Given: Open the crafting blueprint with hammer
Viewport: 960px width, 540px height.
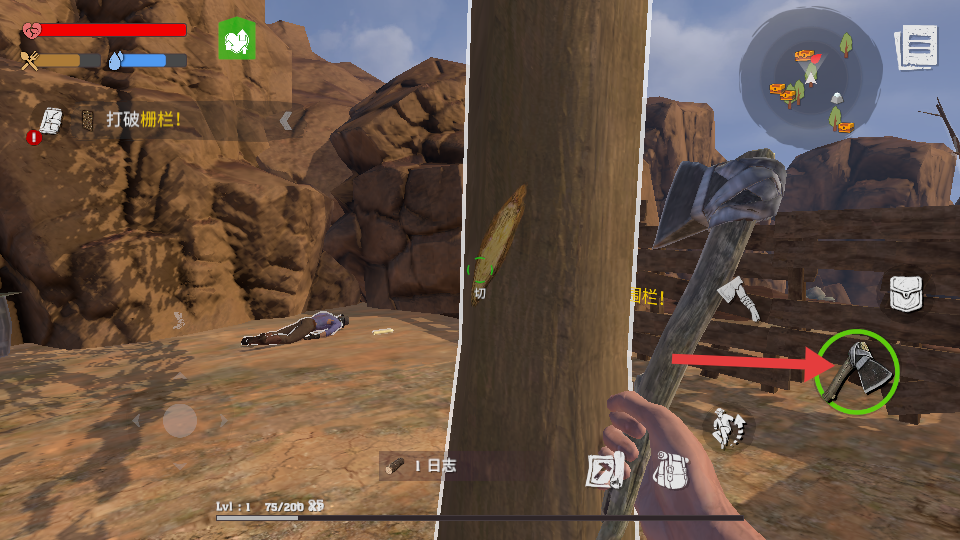Looking at the screenshot, I should 605,470.
